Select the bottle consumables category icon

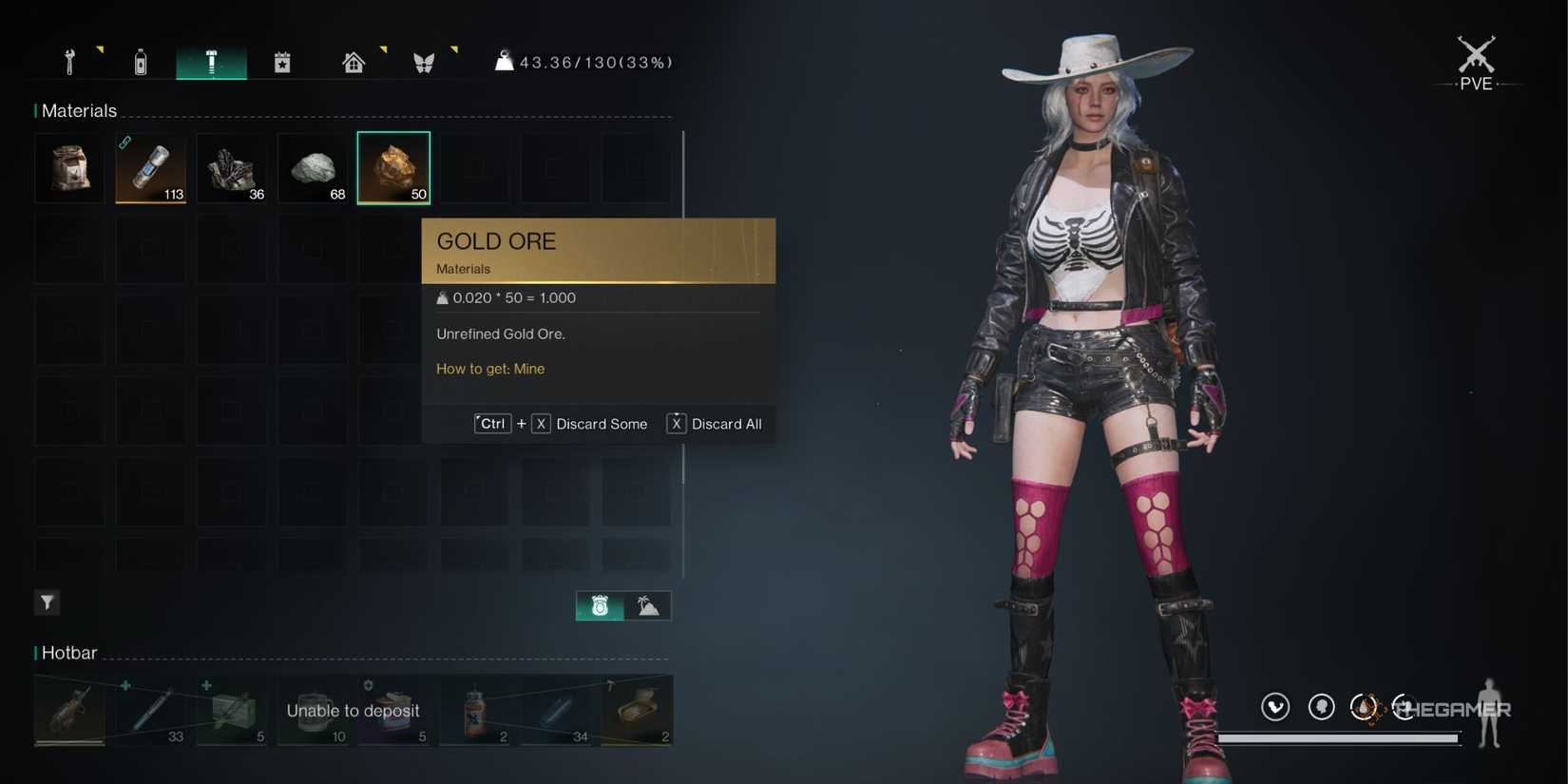140,61
